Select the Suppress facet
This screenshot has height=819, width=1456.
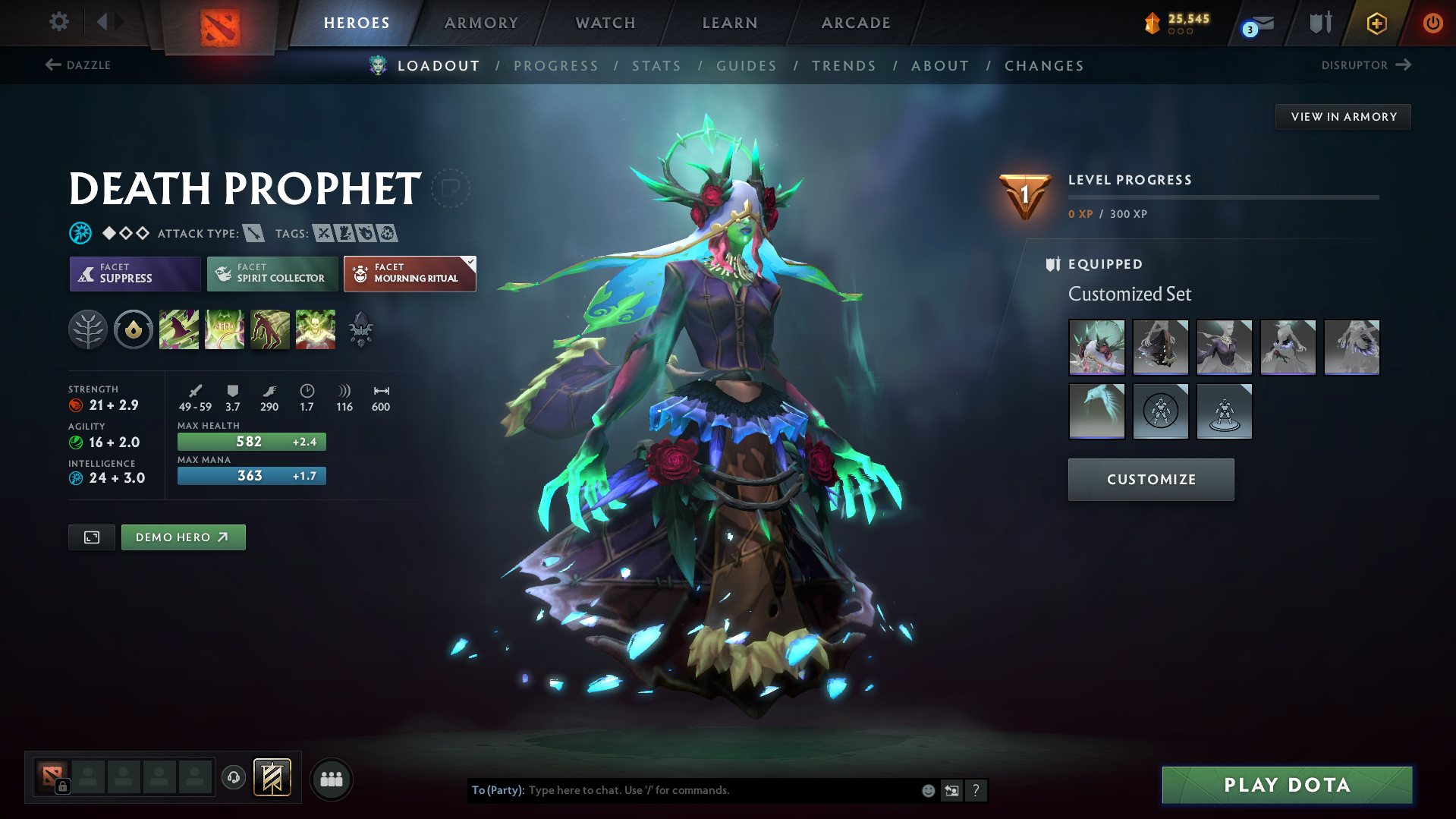134,273
